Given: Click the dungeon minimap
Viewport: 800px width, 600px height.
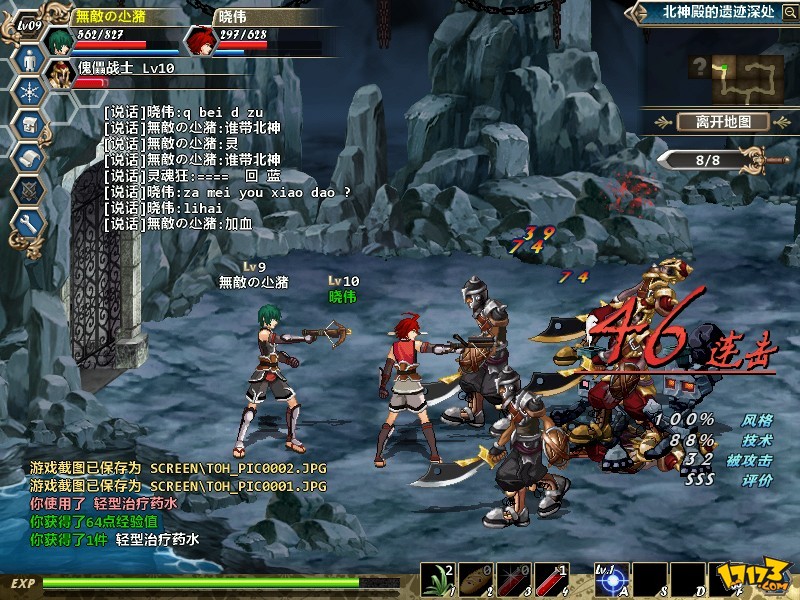Looking at the screenshot, I should [x=746, y=78].
